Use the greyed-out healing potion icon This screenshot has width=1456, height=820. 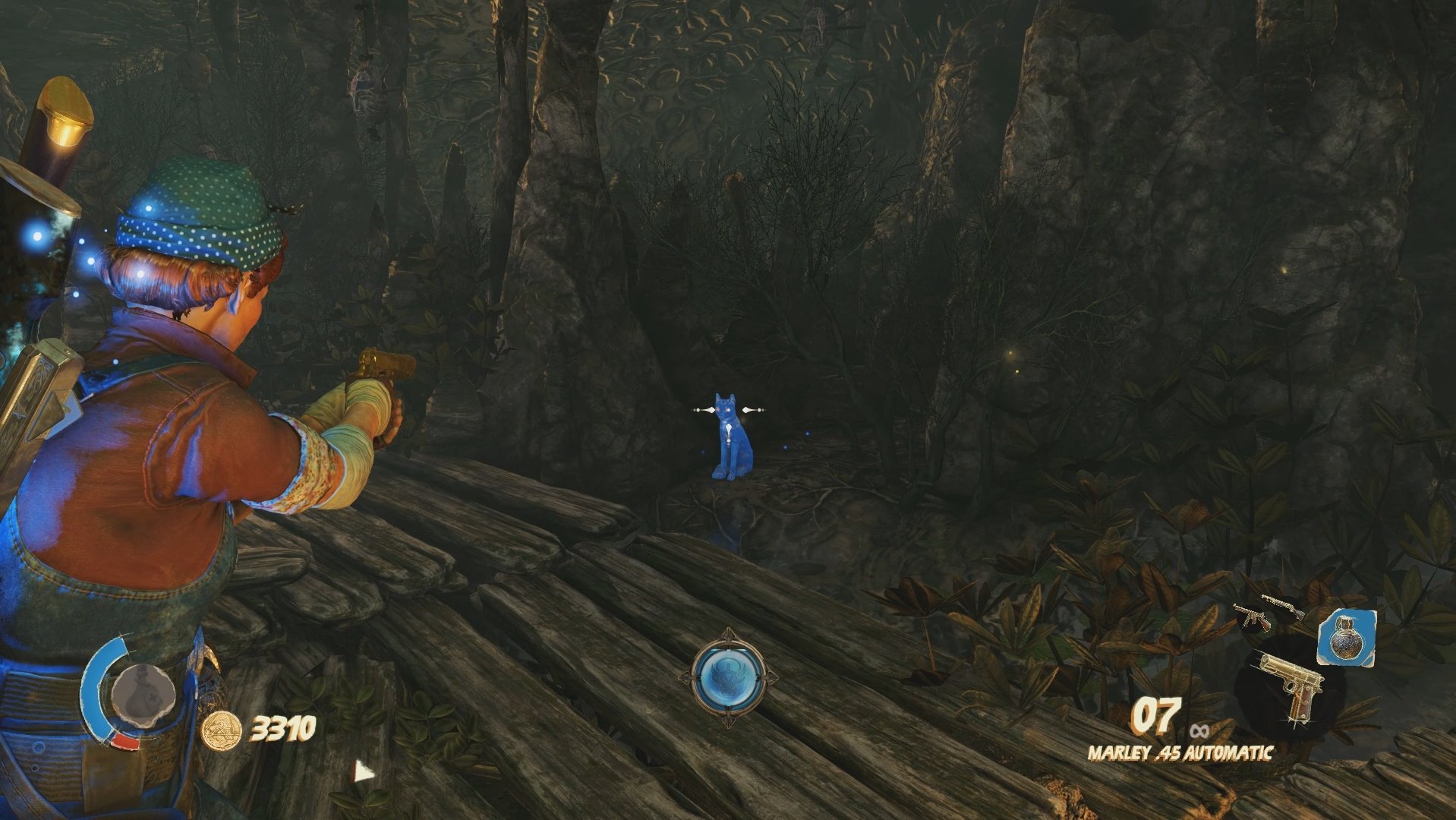click(x=143, y=693)
